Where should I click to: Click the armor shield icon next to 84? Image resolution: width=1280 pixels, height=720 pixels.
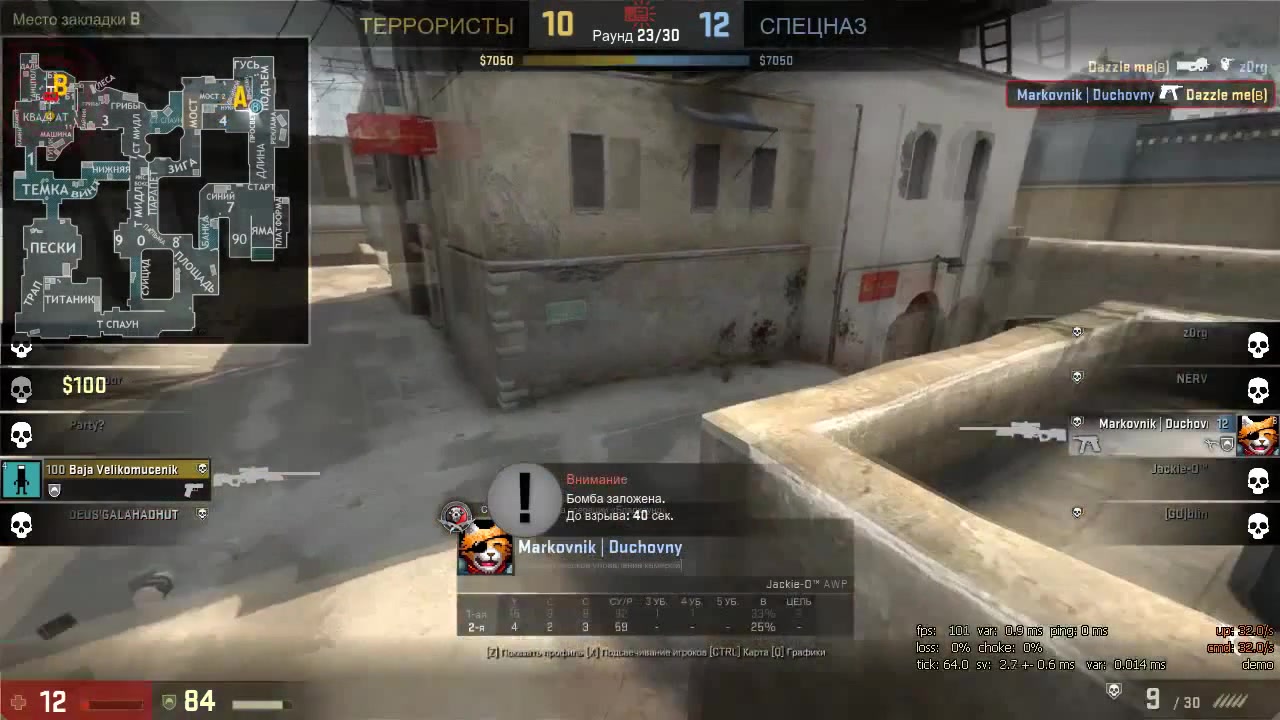click(x=169, y=702)
